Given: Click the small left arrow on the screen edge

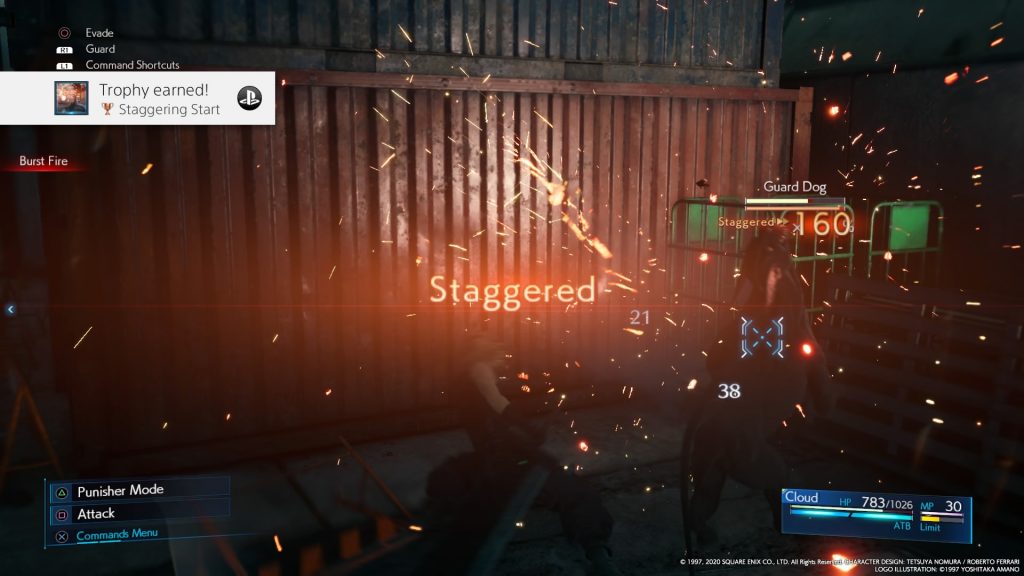Looking at the screenshot, I should [x=10, y=310].
